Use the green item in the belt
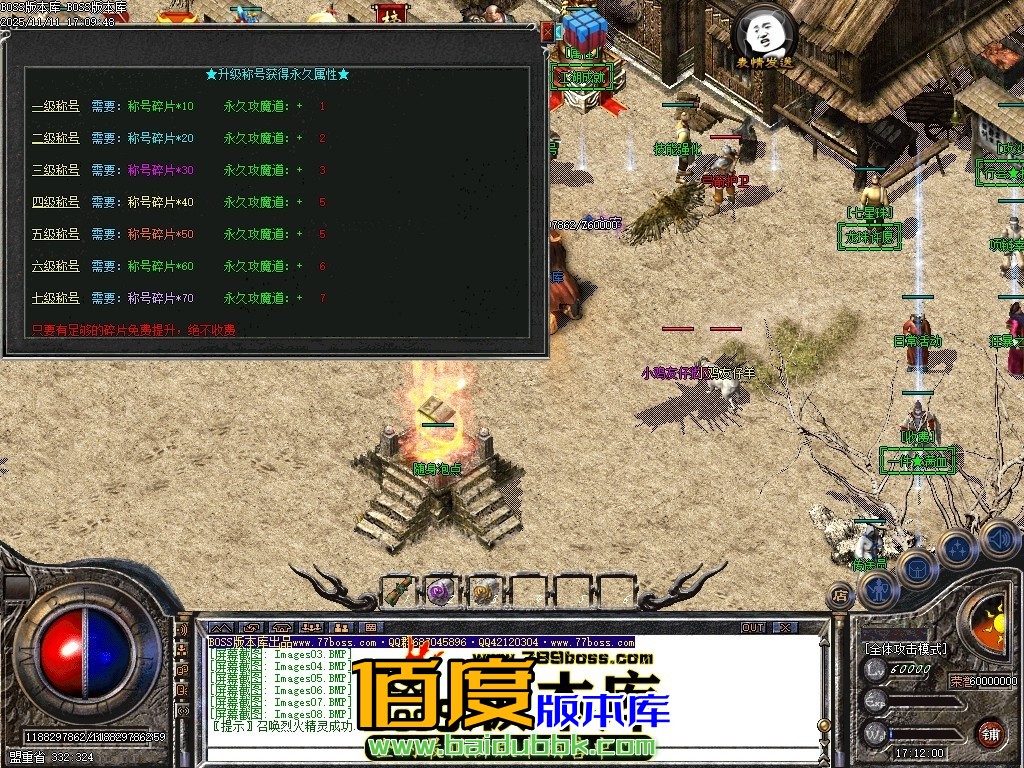 (397, 591)
